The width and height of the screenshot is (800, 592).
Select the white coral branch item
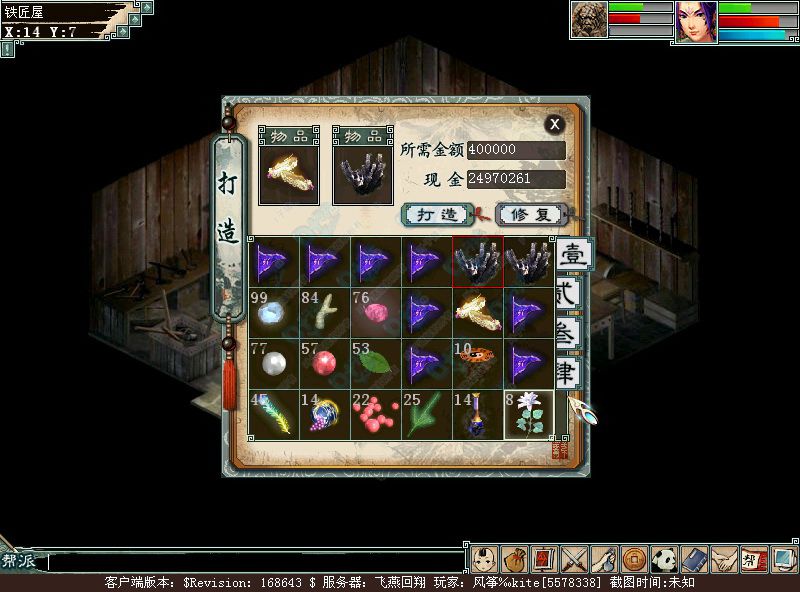[x=325, y=313]
